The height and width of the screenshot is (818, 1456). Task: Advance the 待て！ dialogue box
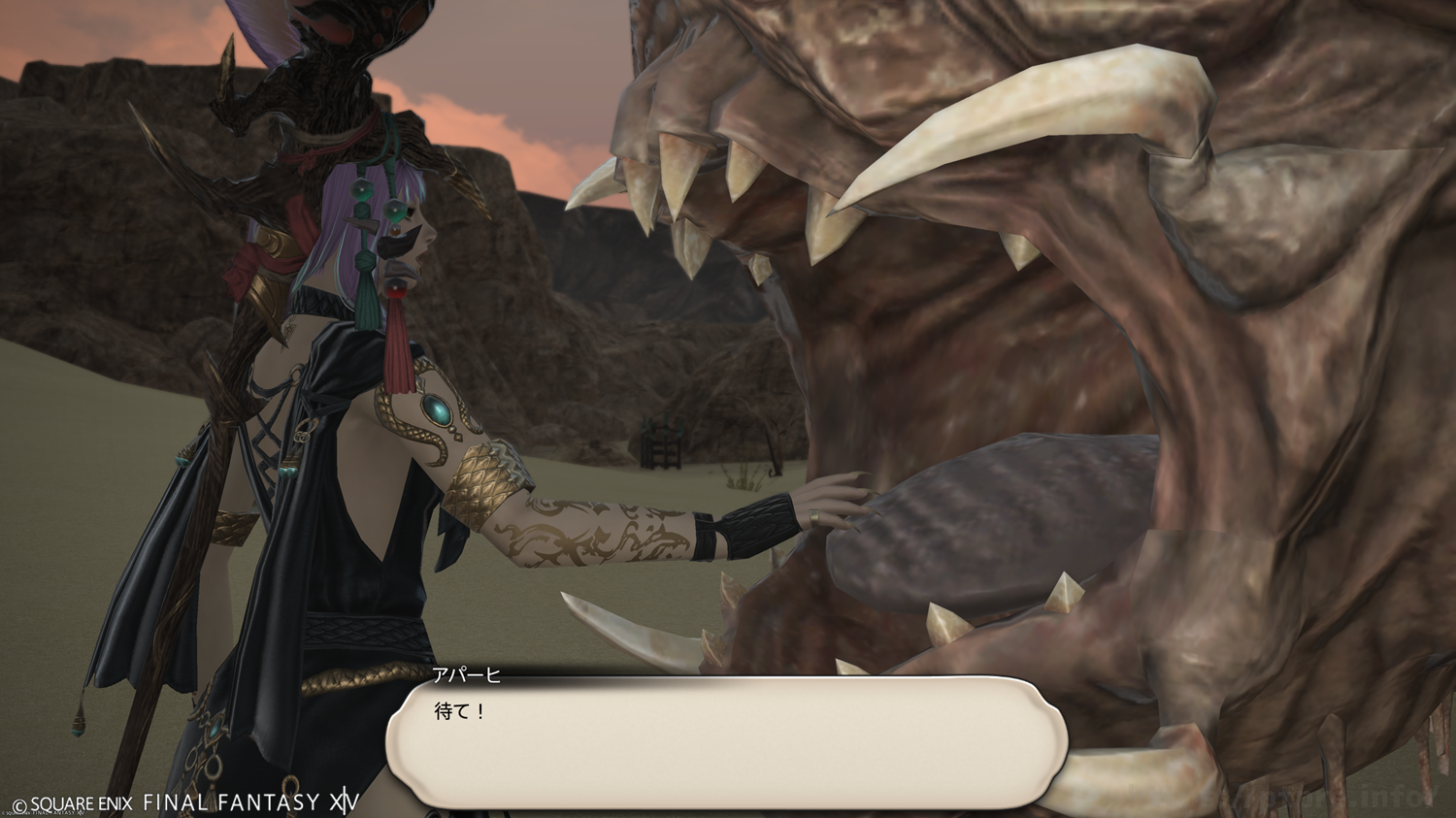click(x=726, y=742)
